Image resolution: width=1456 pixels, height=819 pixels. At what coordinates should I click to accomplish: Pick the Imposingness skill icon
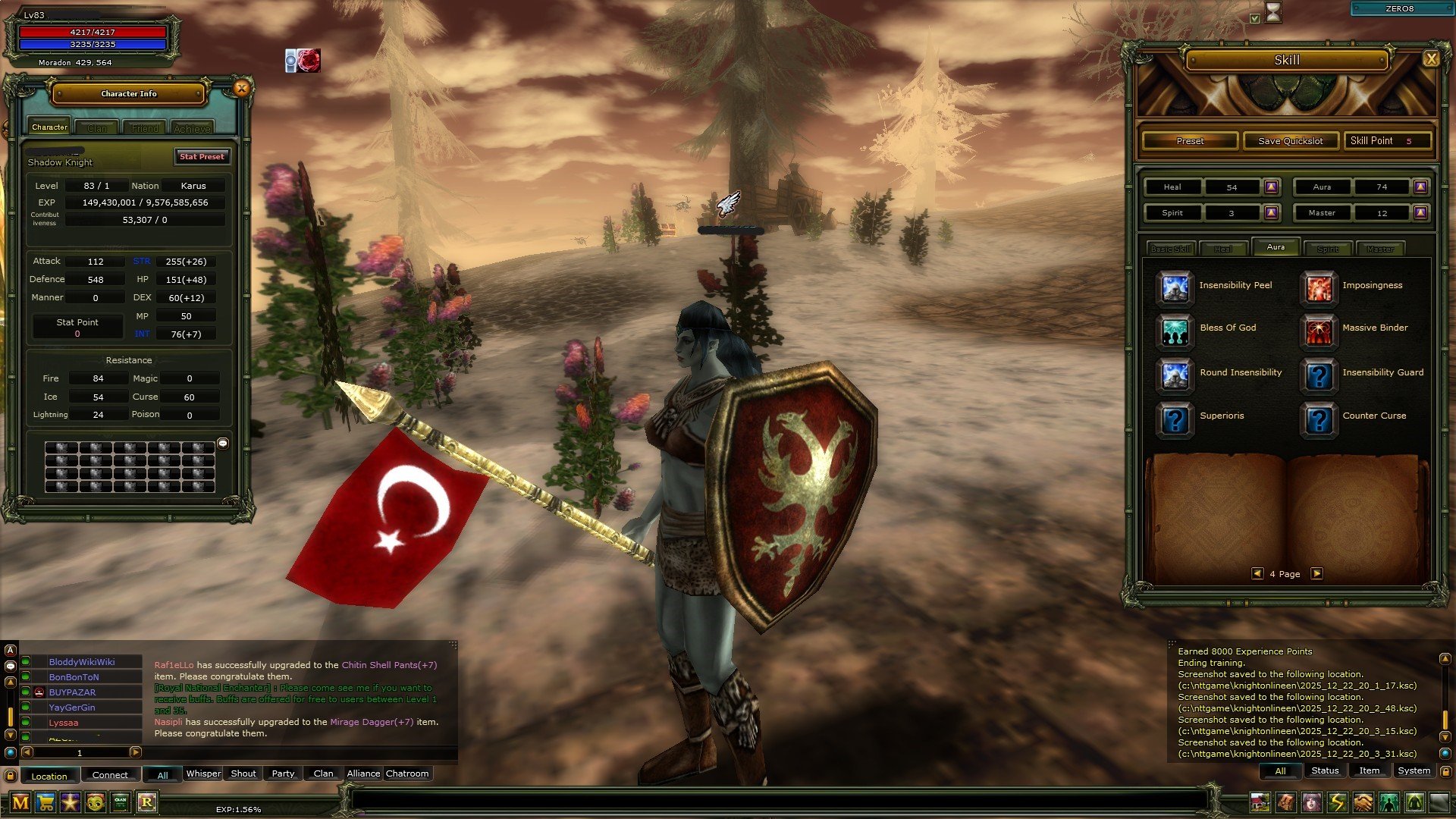1319,287
